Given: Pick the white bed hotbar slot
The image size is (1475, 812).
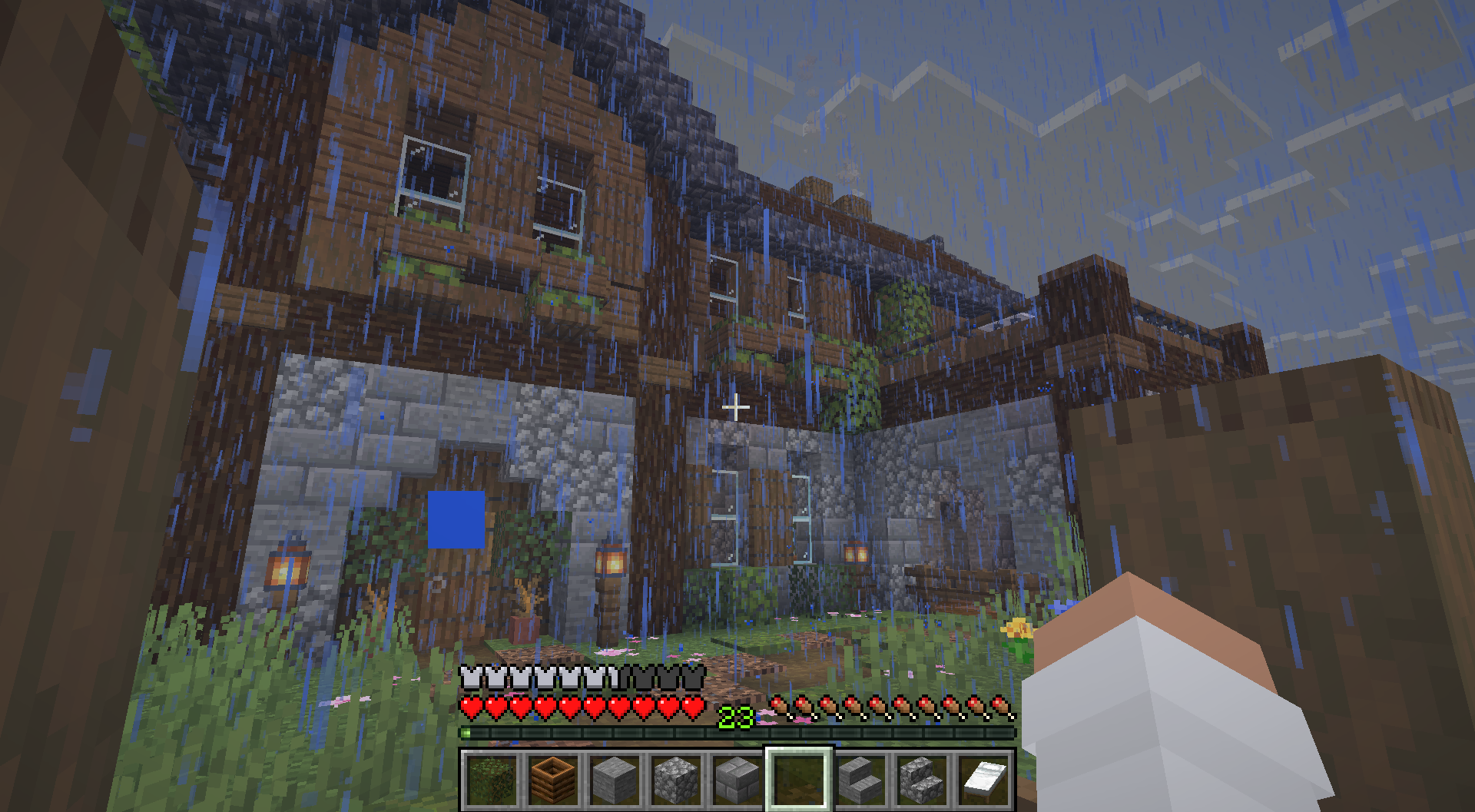Looking at the screenshot, I should point(983,778).
